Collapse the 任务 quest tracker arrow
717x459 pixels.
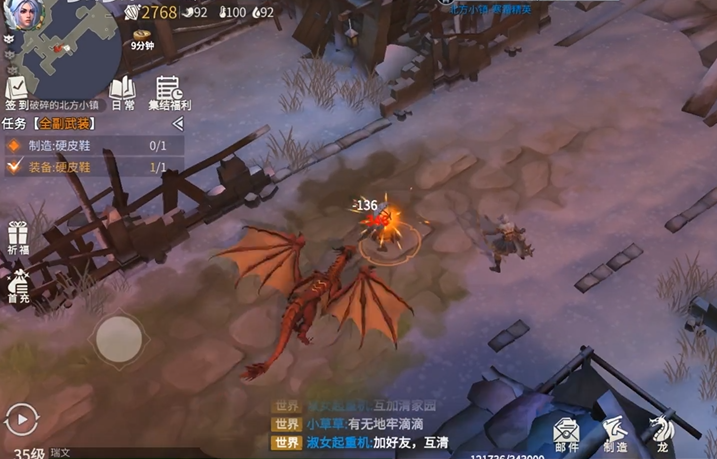[178, 123]
